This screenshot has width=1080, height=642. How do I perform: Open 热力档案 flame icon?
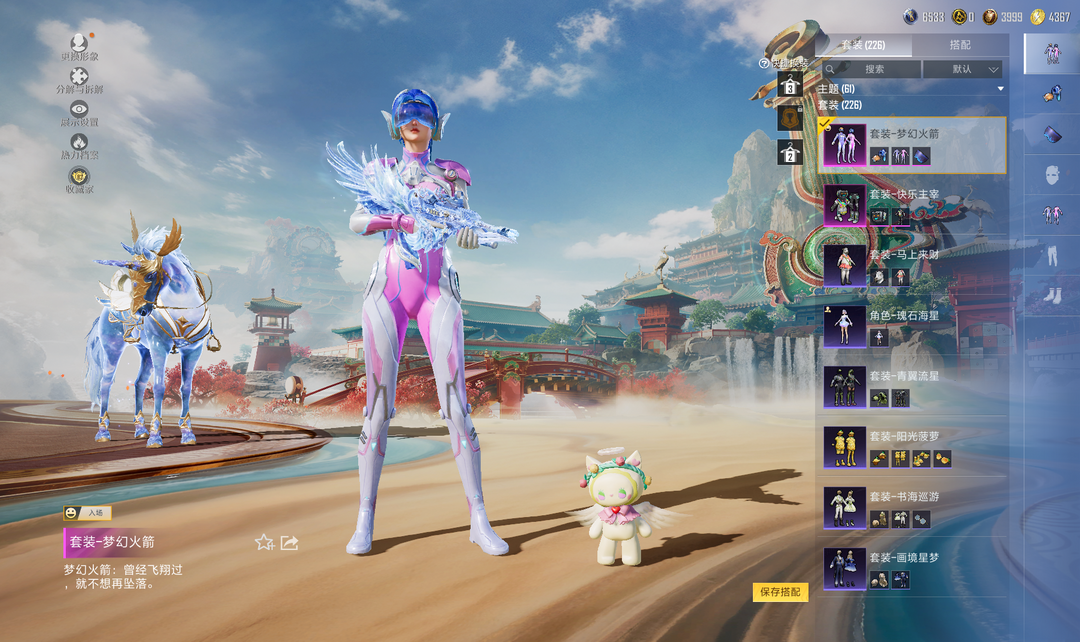tap(79, 145)
